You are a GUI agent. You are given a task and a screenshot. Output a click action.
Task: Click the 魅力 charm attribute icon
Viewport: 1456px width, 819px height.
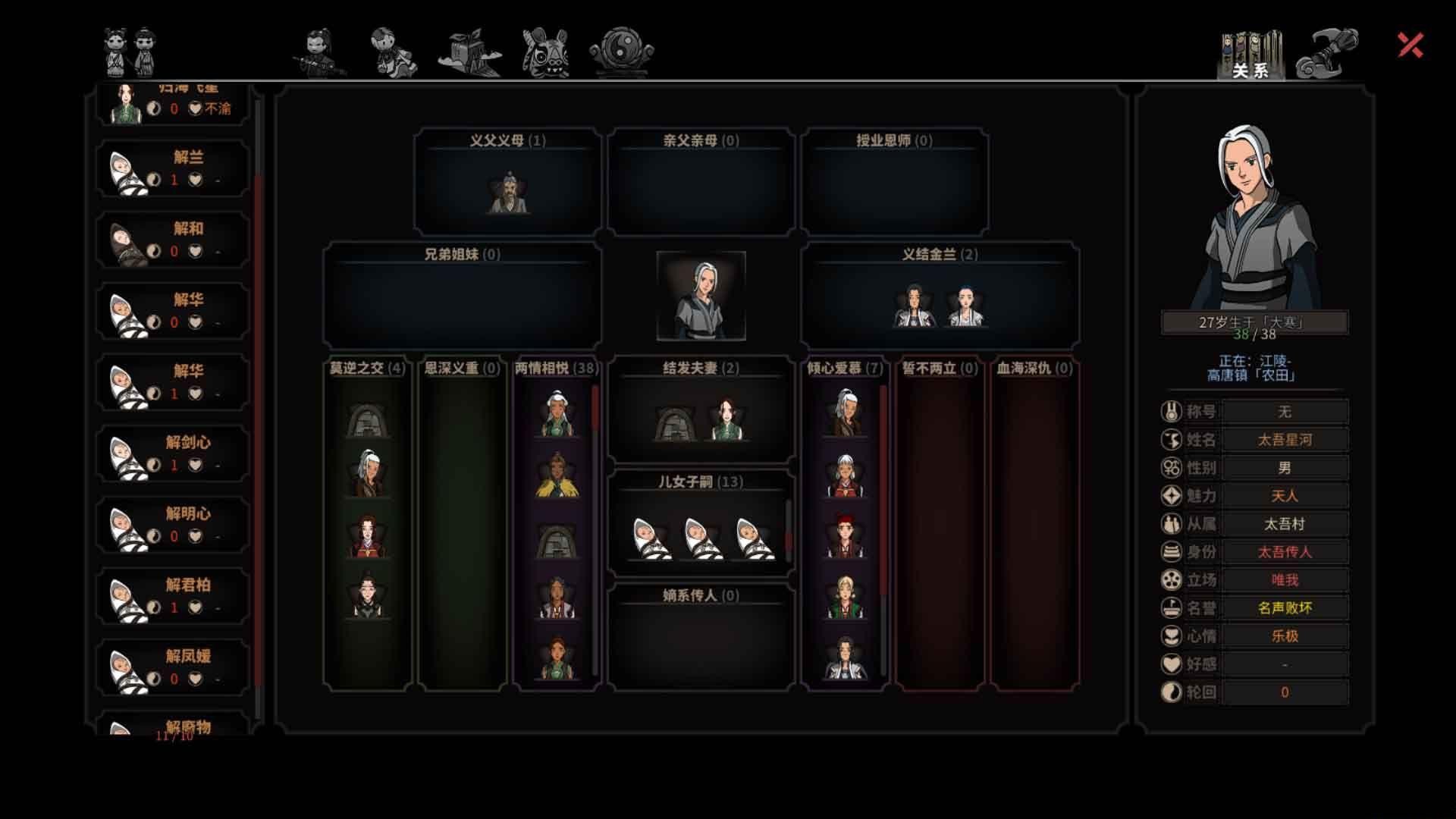click(x=1172, y=495)
